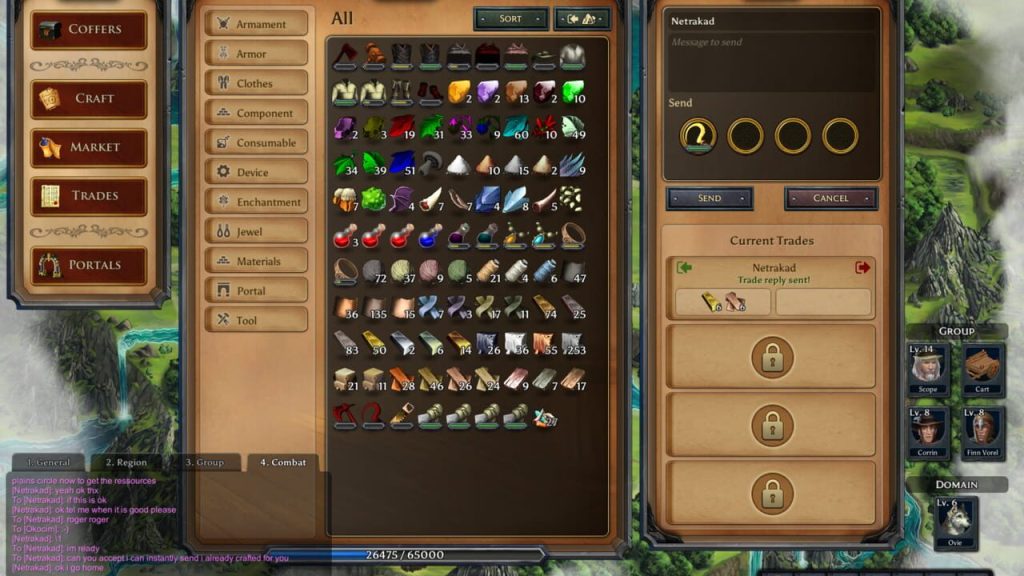Image resolution: width=1024 pixels, height=576 pixels.
Task: Open the Coffers menu
Action: [88, 30]
